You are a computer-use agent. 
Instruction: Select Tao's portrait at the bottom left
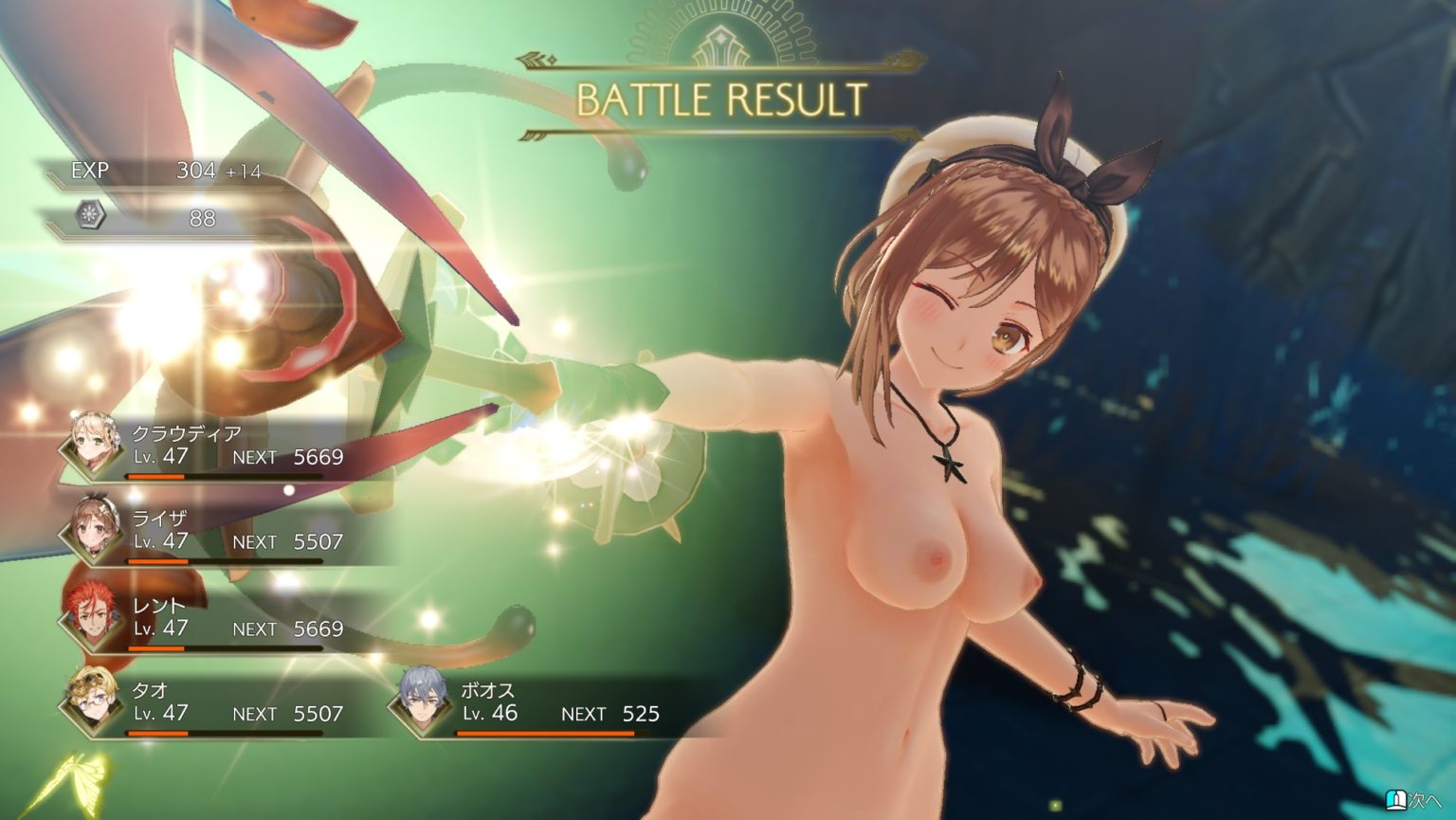coord(91,702)
